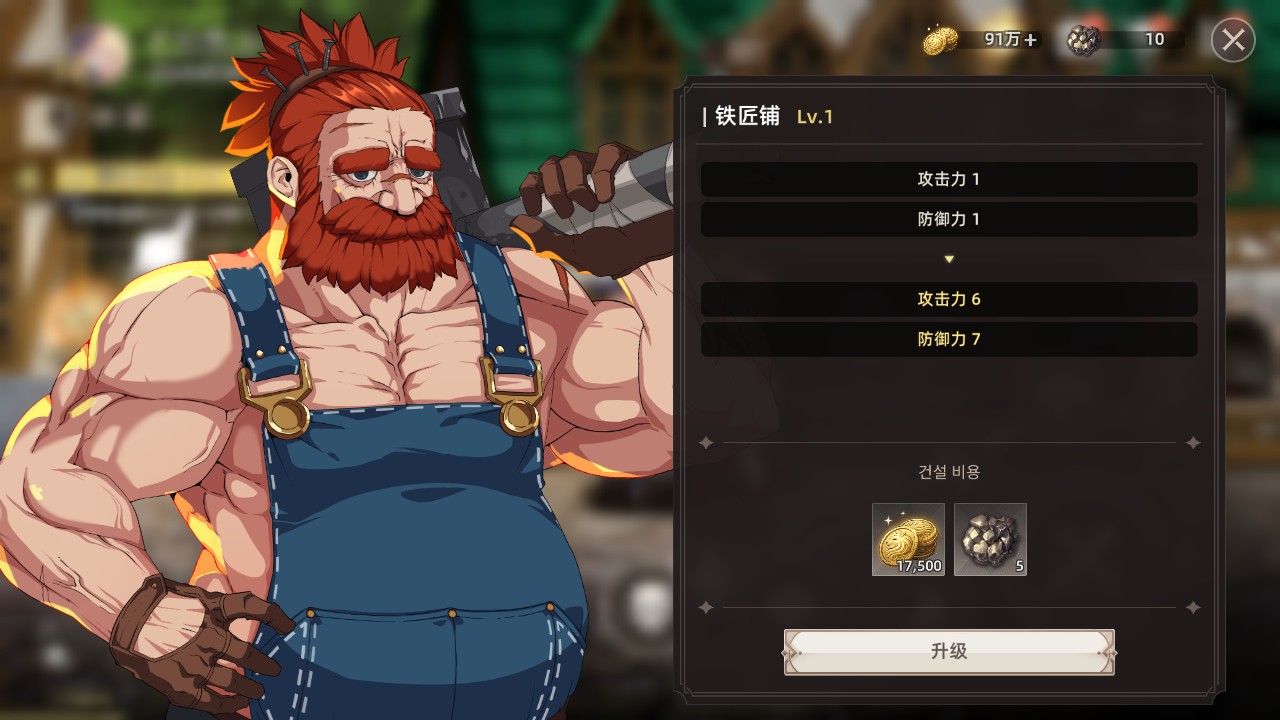
Task: Toggle the 防御力 1 stat row
Action: click(x=947, y=219)
